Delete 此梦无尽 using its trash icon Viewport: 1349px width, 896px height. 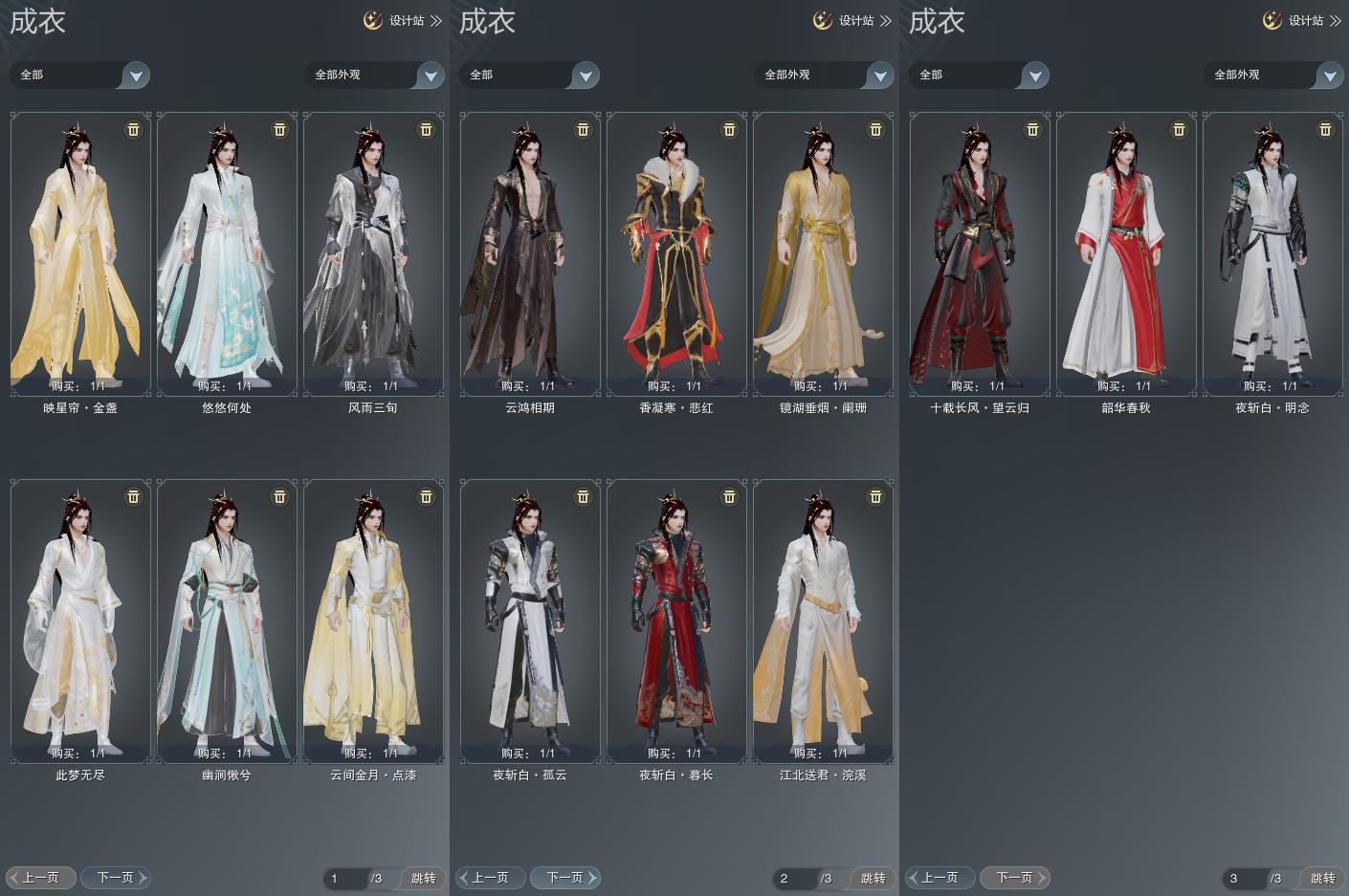tap(133, 496)
